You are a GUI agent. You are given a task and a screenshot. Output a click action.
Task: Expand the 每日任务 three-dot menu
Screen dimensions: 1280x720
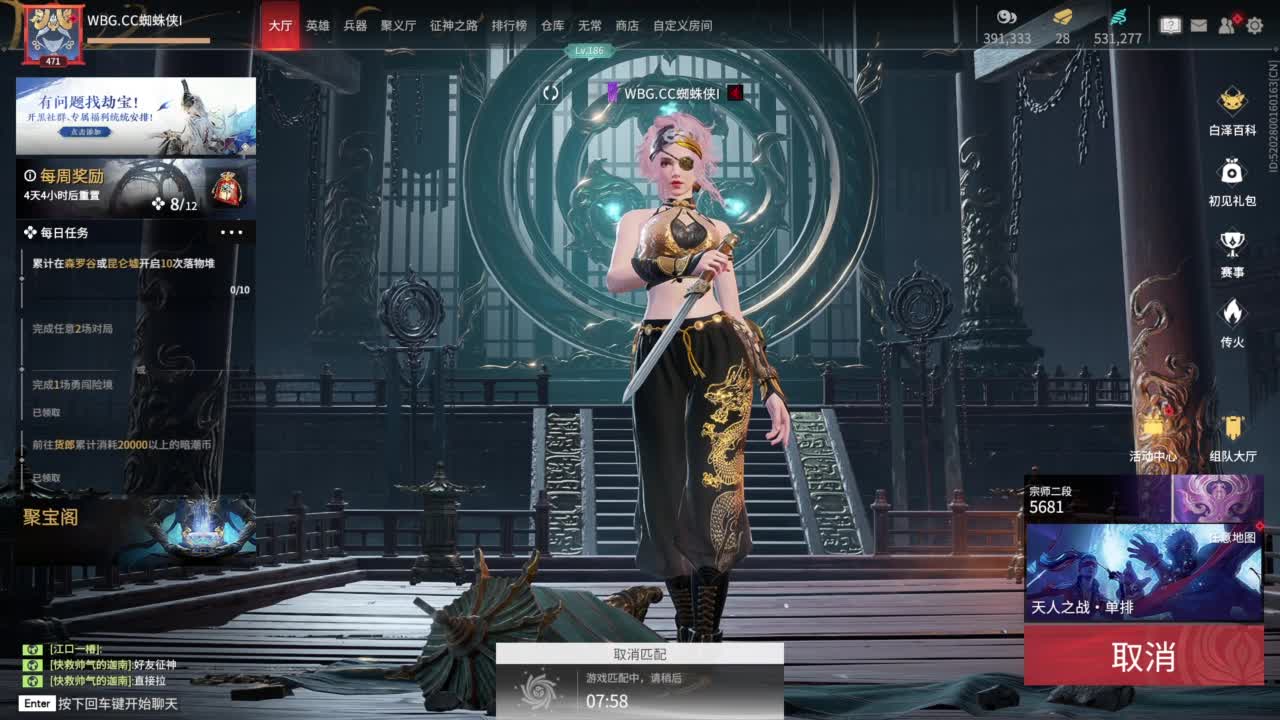click(231, 232)
